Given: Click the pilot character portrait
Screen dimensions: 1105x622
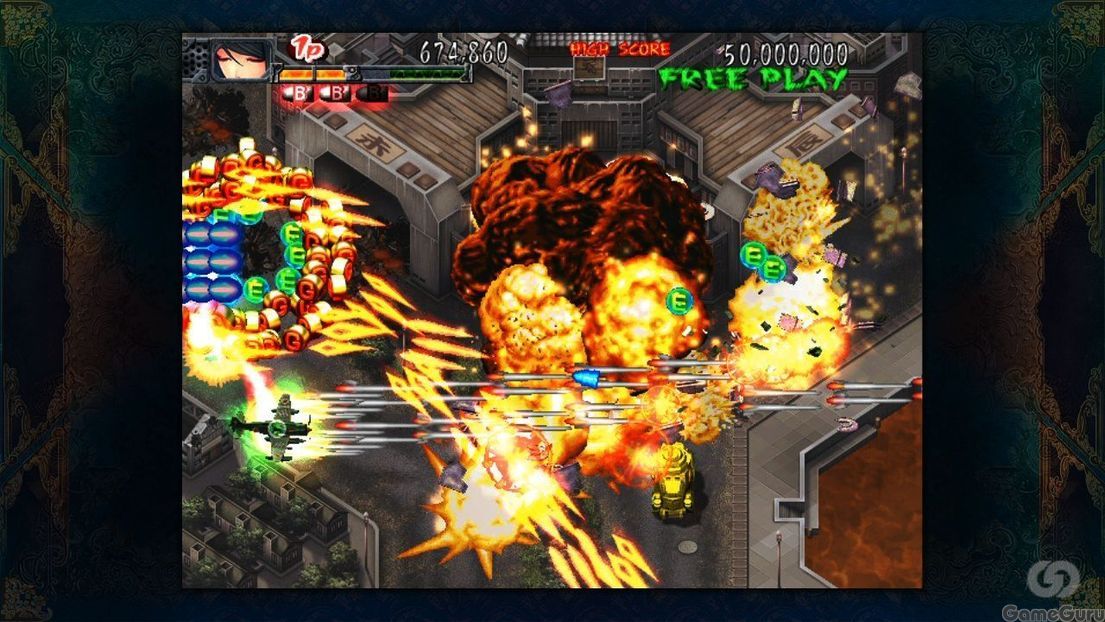Looking at the screenshot, I should pos(239,60).
